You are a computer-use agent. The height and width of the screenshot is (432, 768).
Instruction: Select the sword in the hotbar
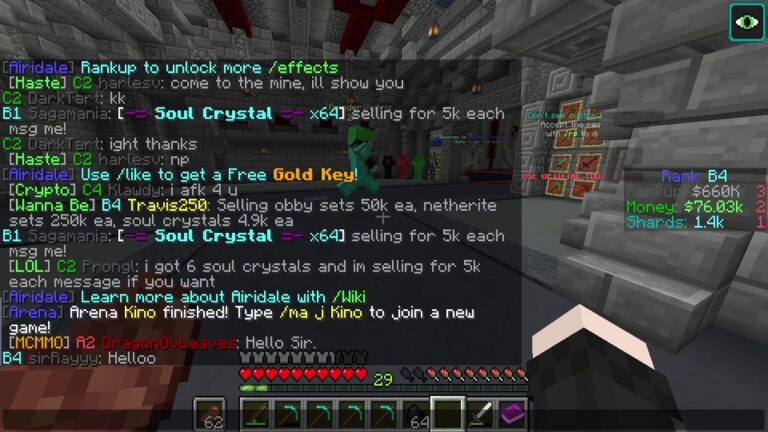click(x=480, y=412)
